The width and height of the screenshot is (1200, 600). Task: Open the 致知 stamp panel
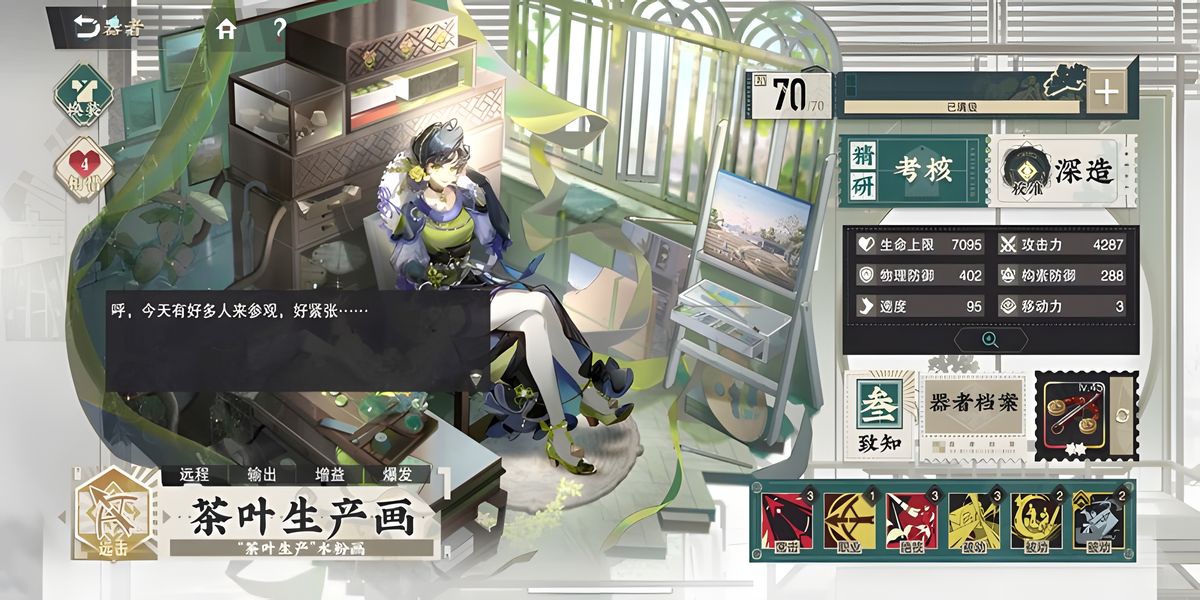pyautogui.click(x=879, y=417)
